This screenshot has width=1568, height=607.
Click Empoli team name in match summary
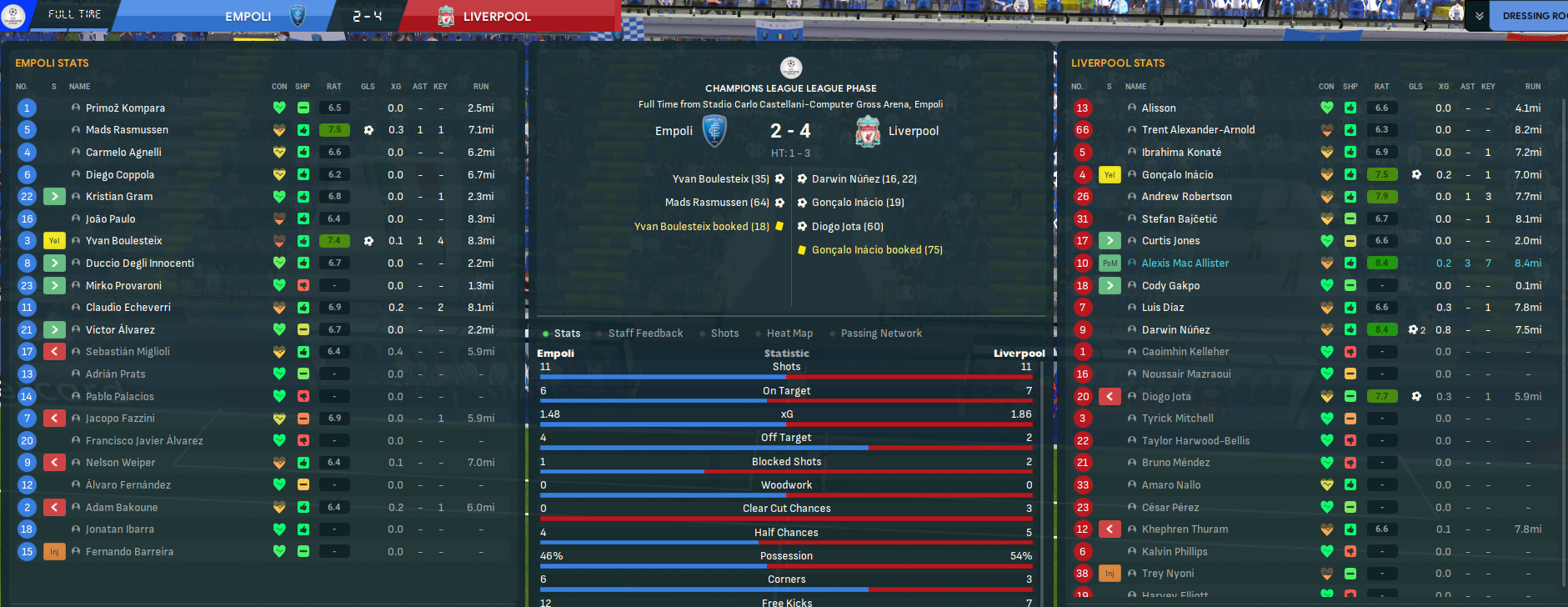coord(674,131)
